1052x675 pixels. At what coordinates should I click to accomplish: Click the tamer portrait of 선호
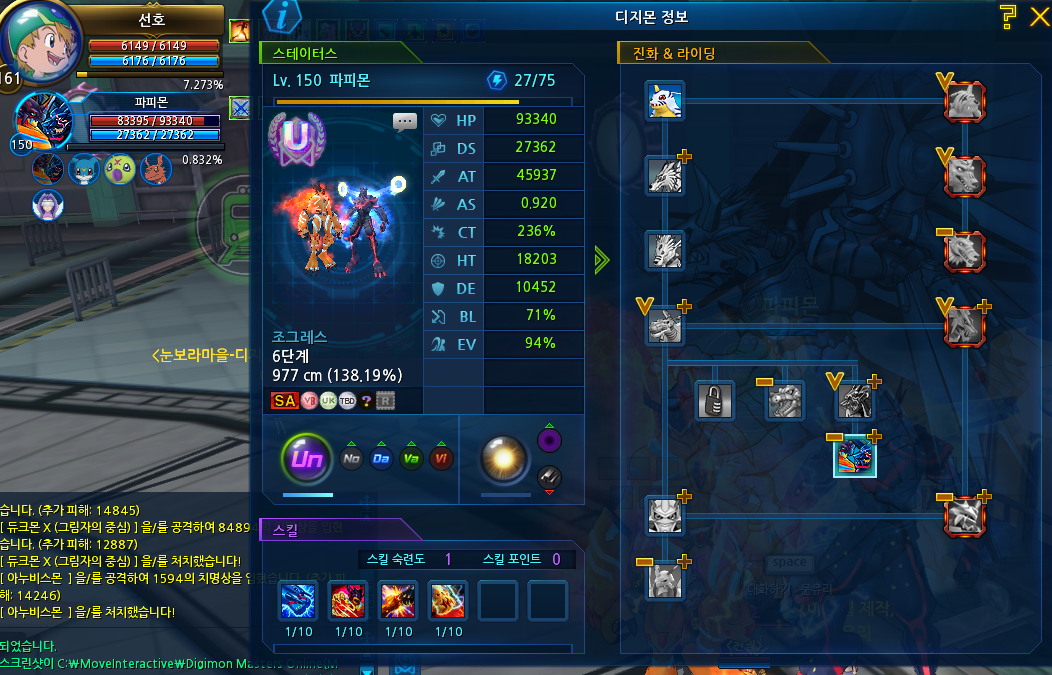point(40,40)
